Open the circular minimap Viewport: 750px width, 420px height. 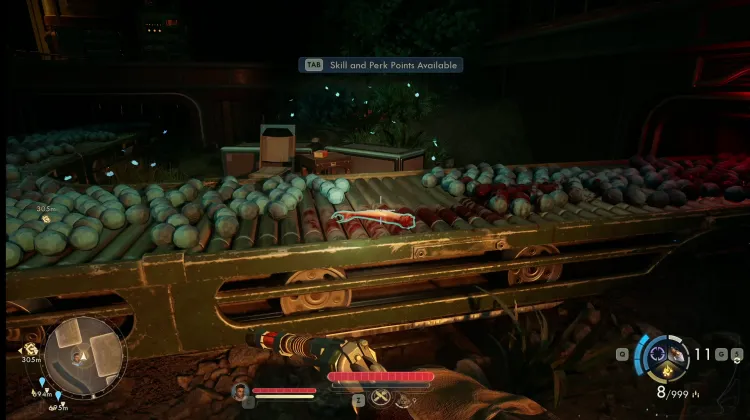85,357
